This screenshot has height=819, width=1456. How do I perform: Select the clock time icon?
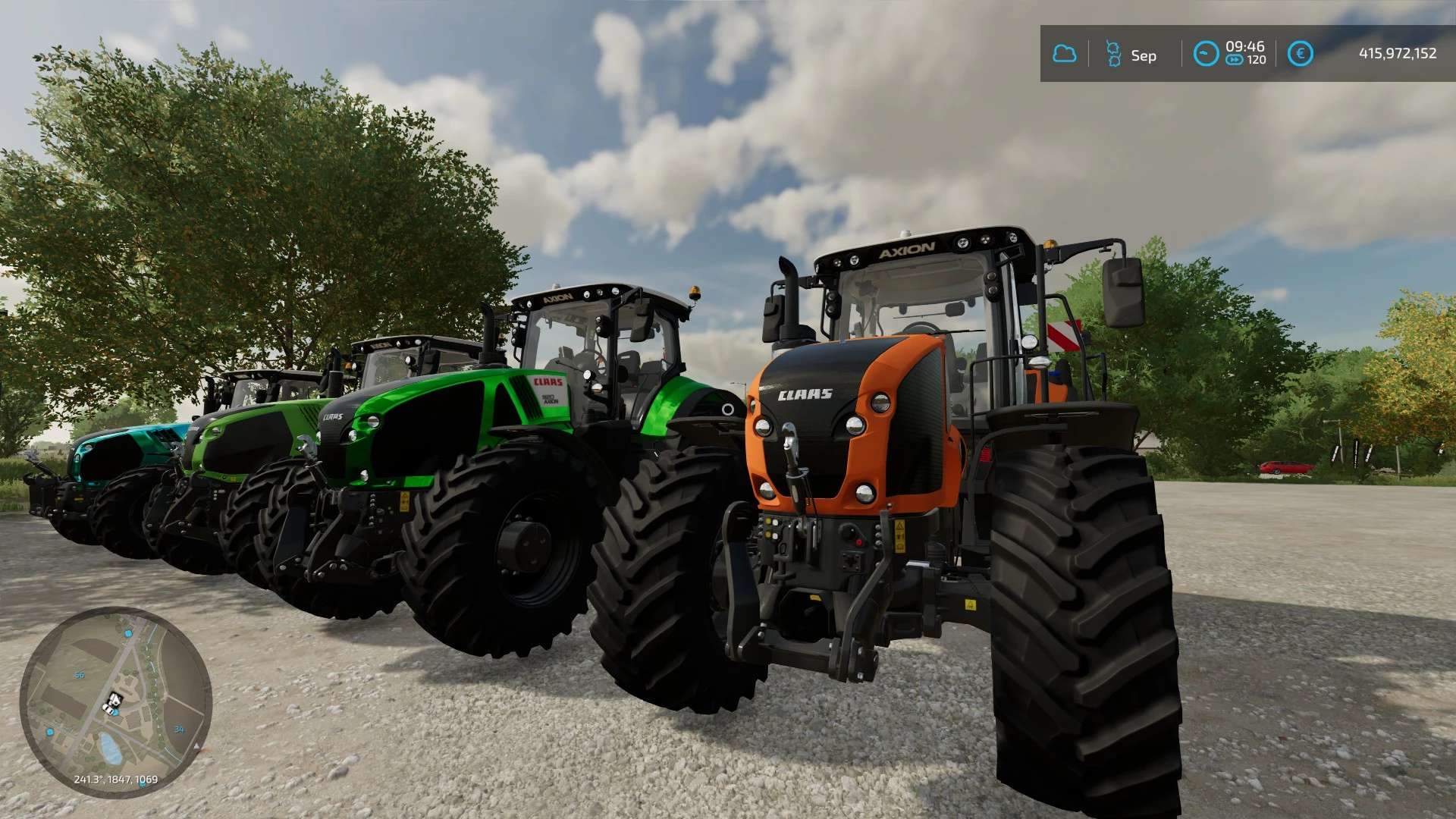(x=1206, y=54)
